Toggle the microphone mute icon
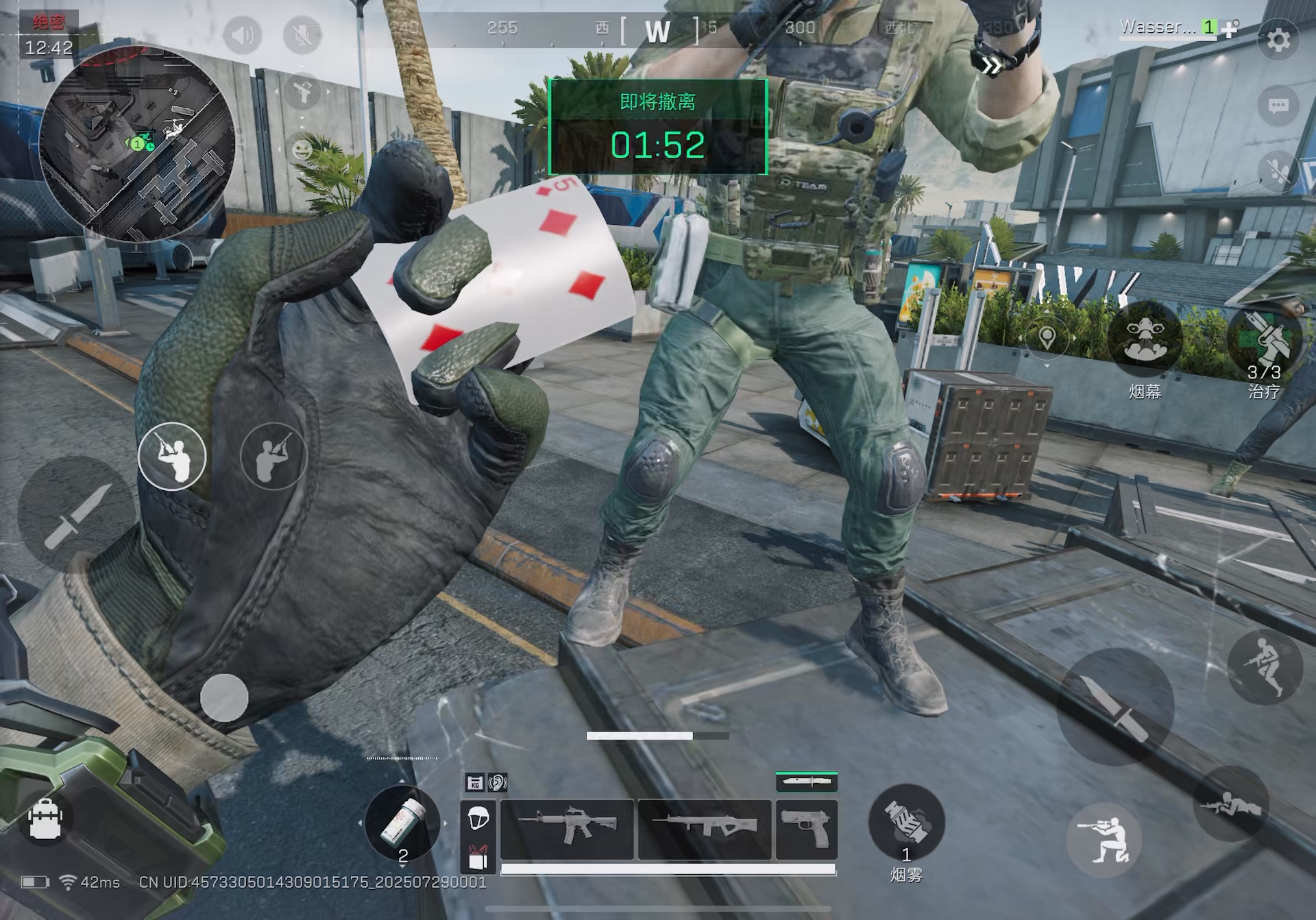The width and height of the screenshot is (1316, 920). click(x=302, y=34)
